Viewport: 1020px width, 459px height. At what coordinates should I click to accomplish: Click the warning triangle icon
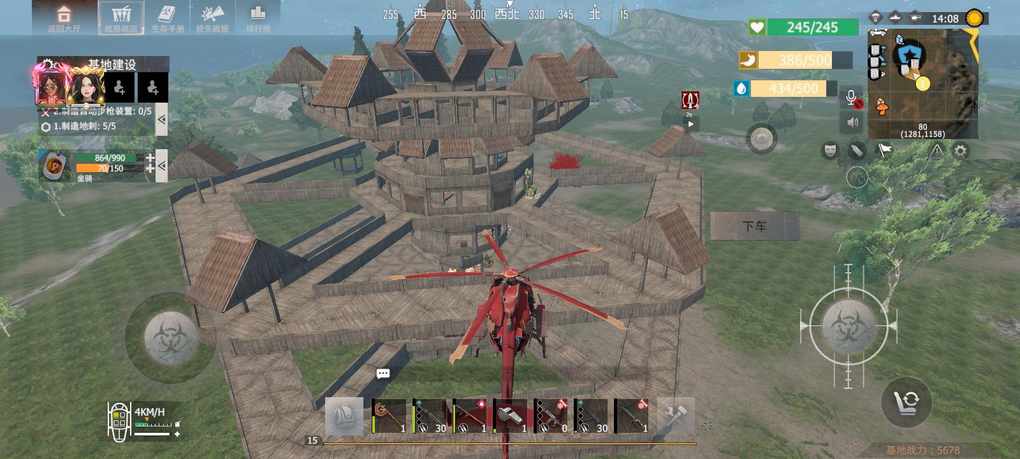[x=936, y=151]
